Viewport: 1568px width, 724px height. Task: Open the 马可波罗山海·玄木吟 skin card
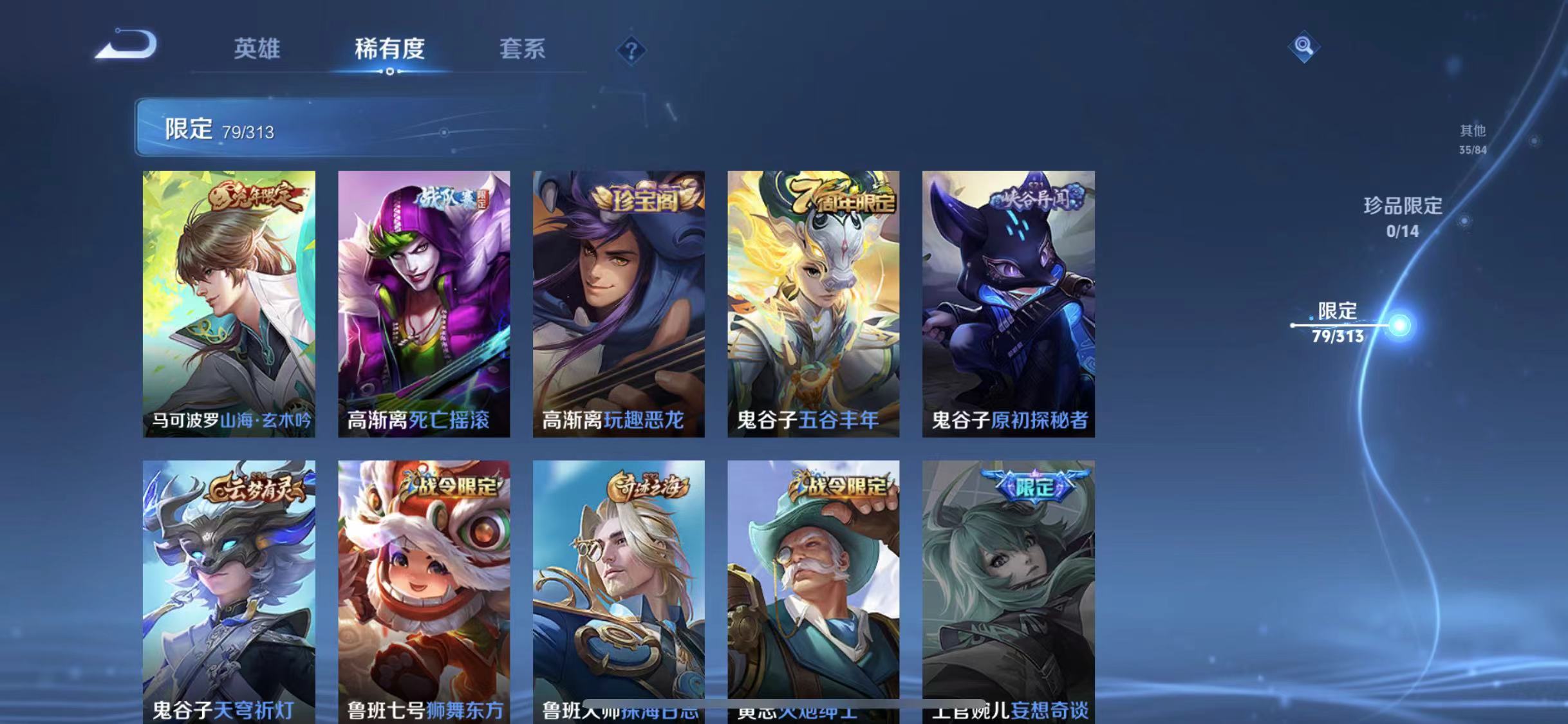[229, 302]
